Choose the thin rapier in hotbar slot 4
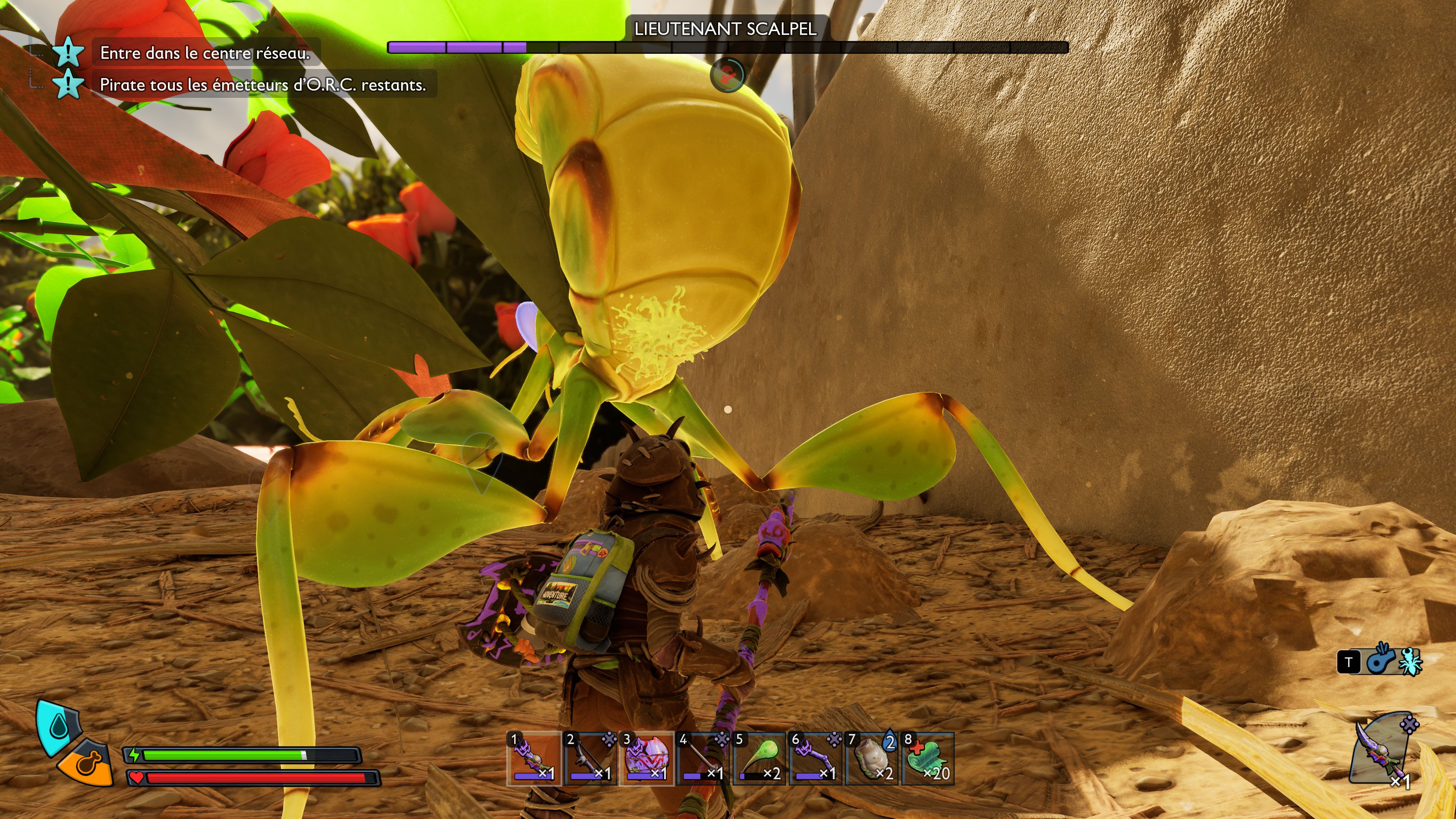This screenshot has height=819, width=1456. pos(703,758)
